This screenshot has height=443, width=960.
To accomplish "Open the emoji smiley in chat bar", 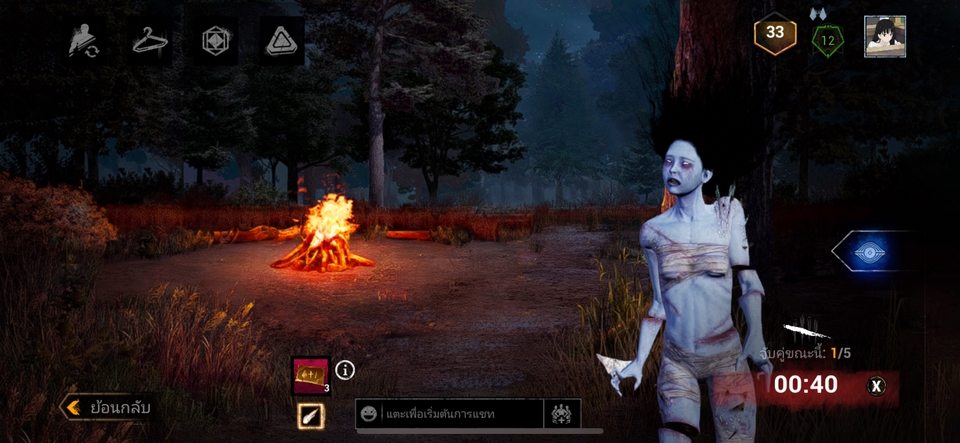I will 369,413.
